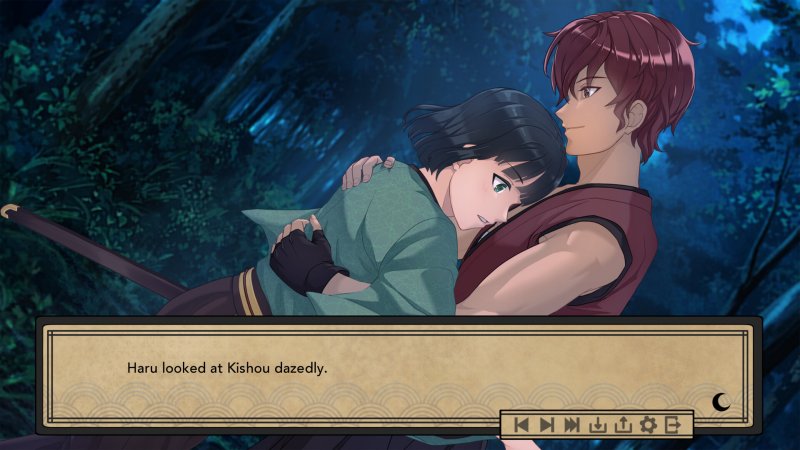
Task: Load a save with the upload-tray icon
Action: point(623,425)
